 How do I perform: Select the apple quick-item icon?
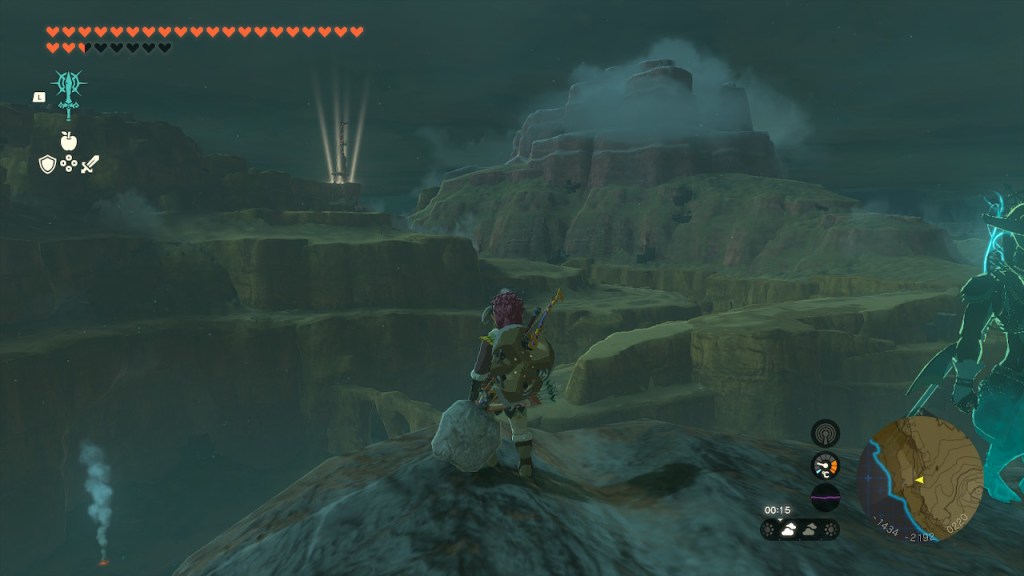pos(69,140)
